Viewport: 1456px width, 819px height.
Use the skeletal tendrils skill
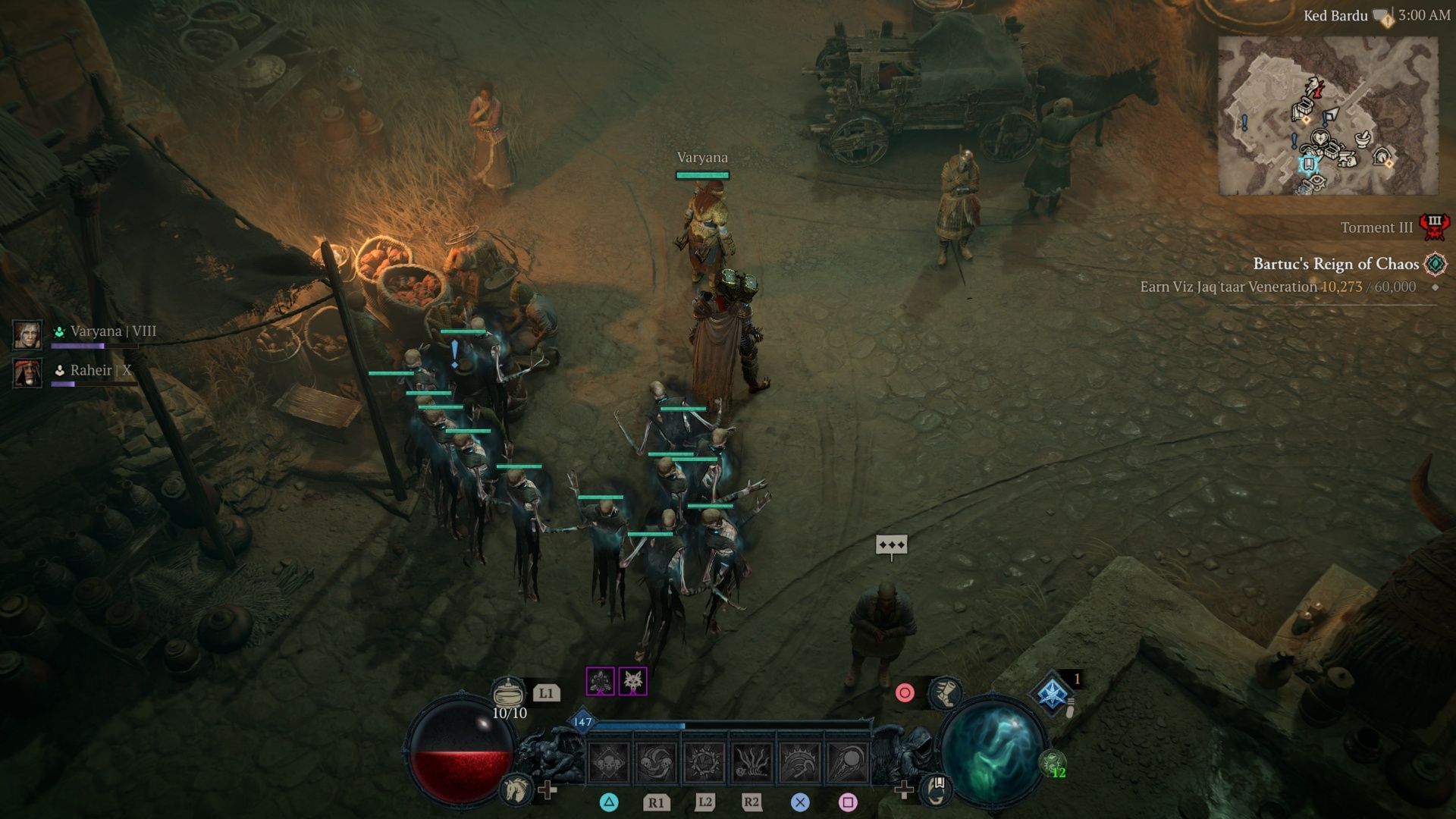752,762
